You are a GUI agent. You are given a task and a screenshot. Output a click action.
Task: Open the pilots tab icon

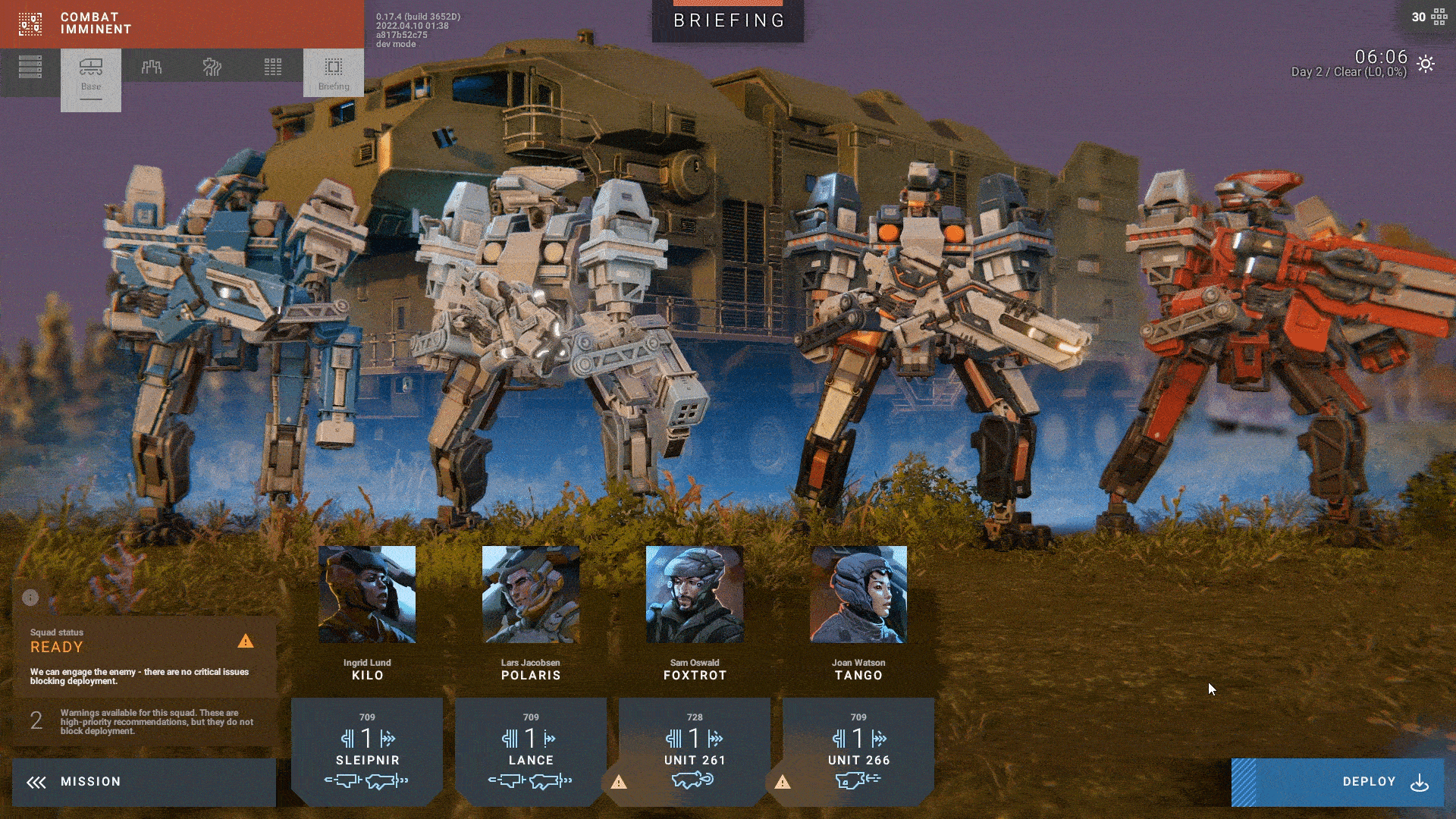click(x=212, y=67)
